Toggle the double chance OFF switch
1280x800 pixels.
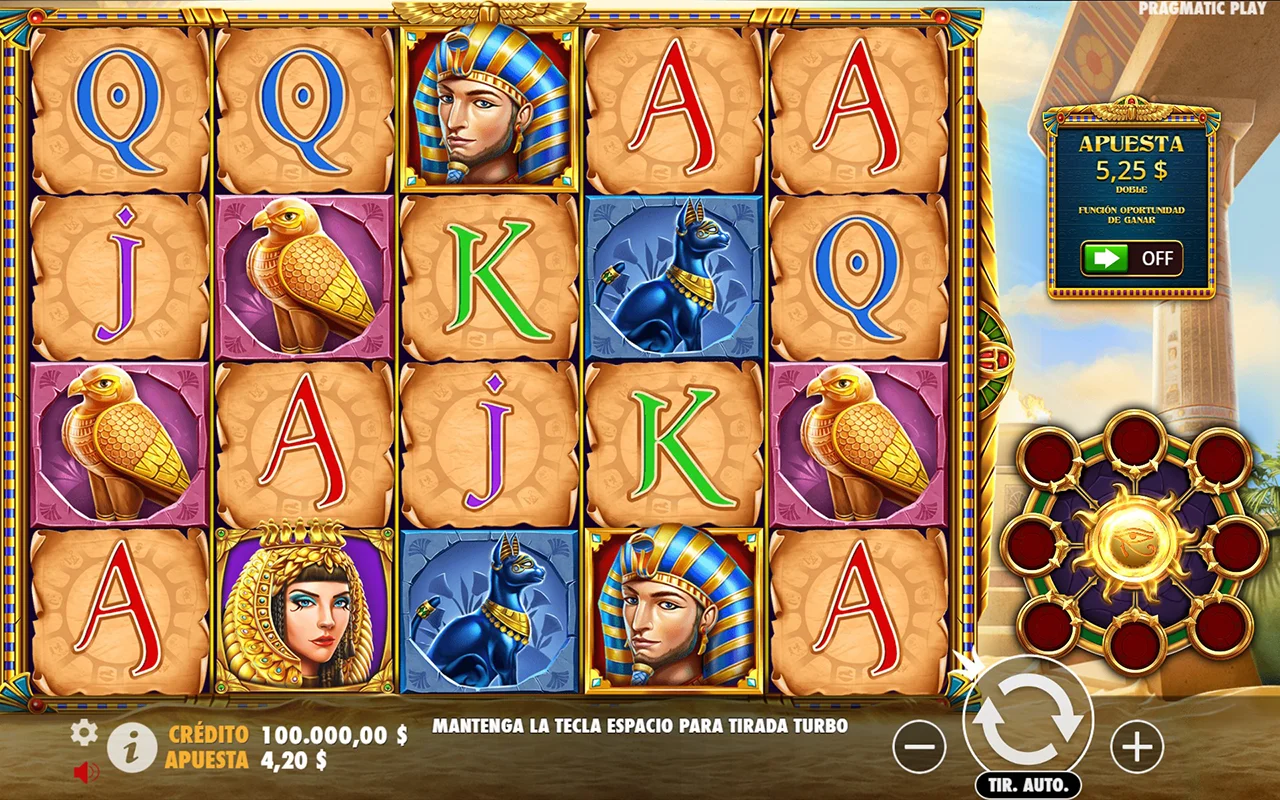click(1131, 258)
